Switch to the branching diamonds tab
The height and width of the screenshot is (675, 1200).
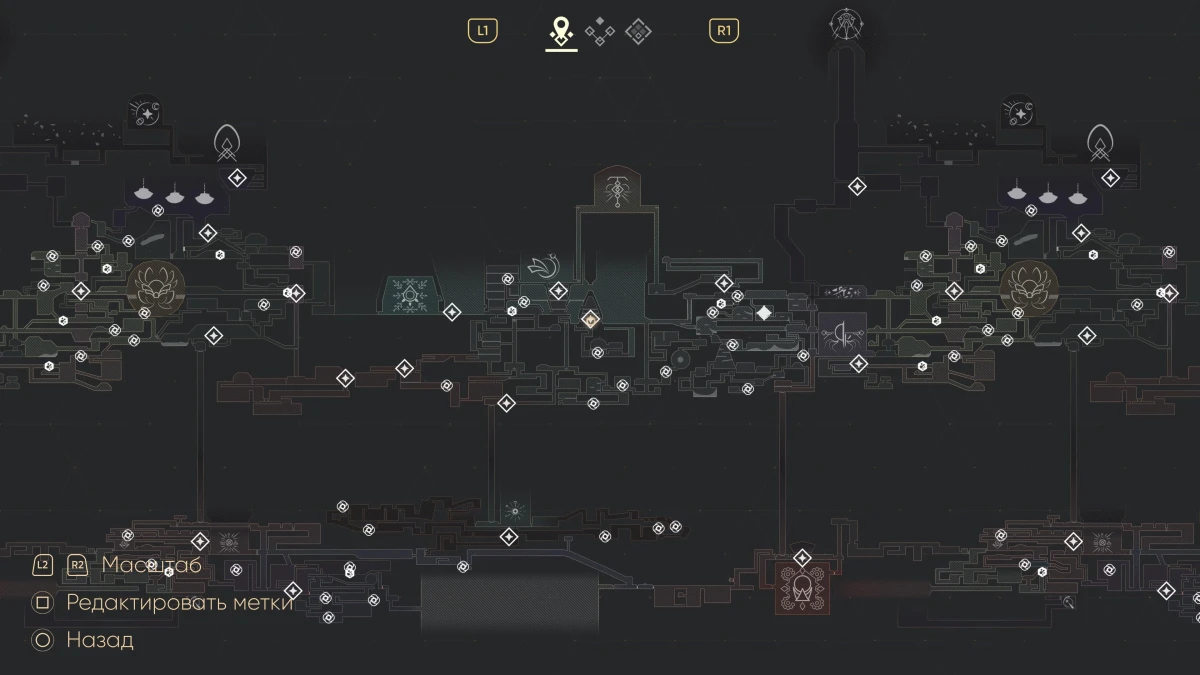pos(600,32)
